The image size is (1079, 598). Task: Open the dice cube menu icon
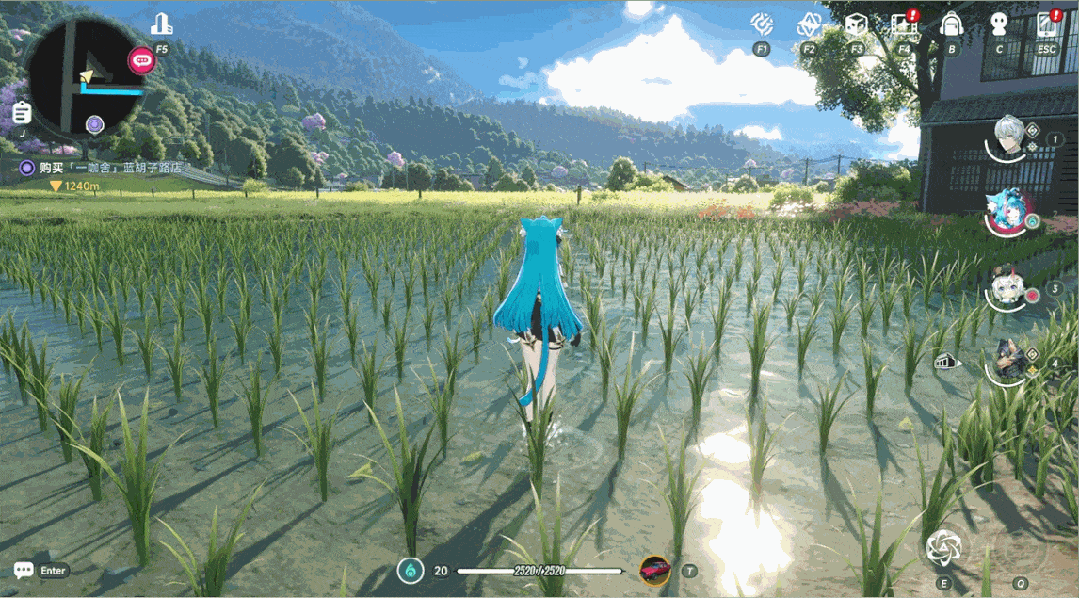[x=856, y=23]
